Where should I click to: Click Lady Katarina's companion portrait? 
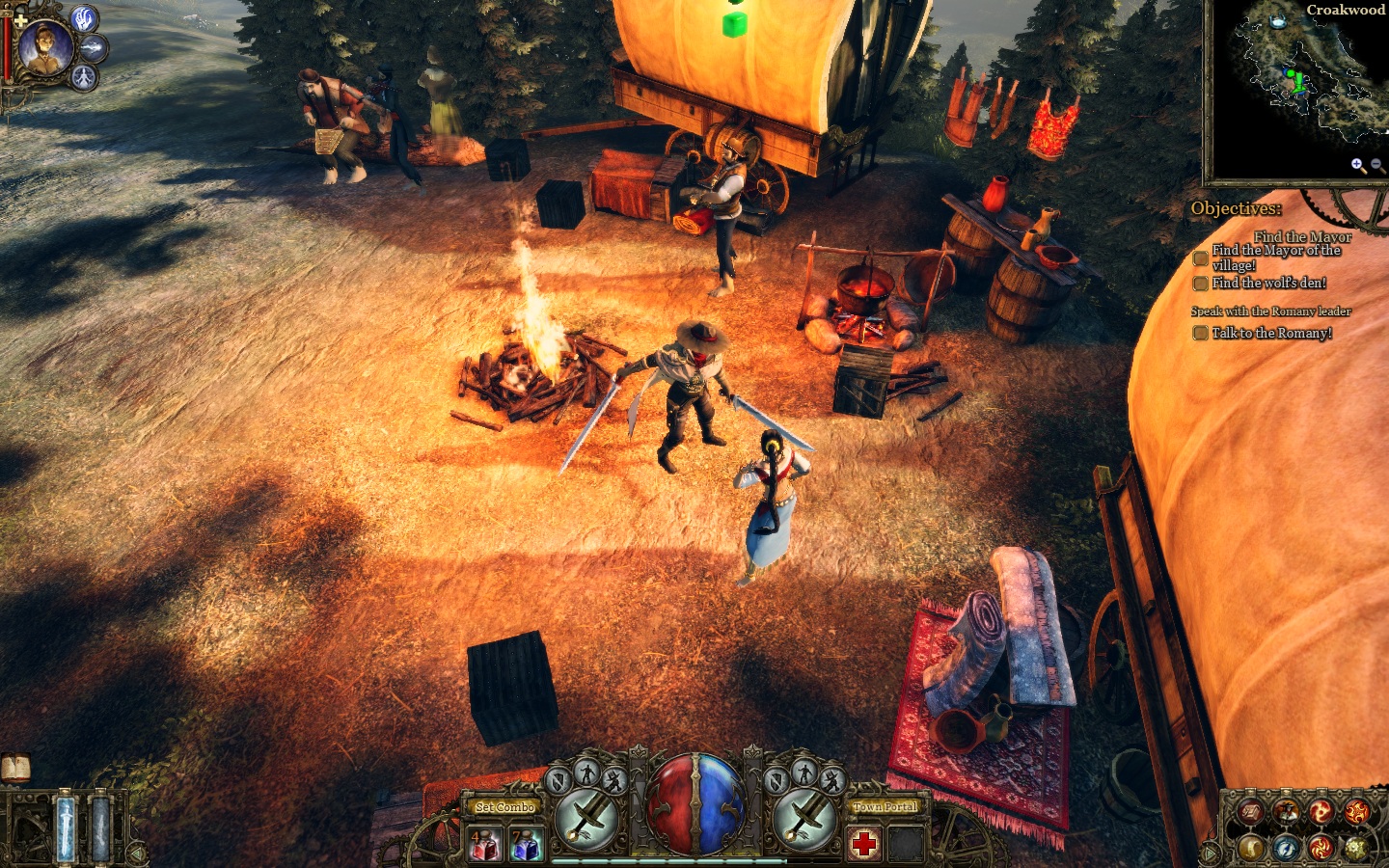[44, 48]
